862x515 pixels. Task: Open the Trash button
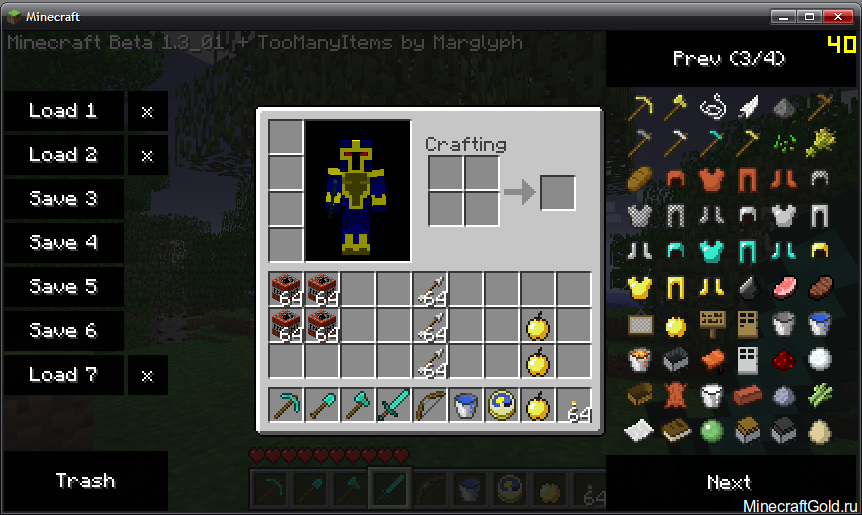tap(85, 481)
